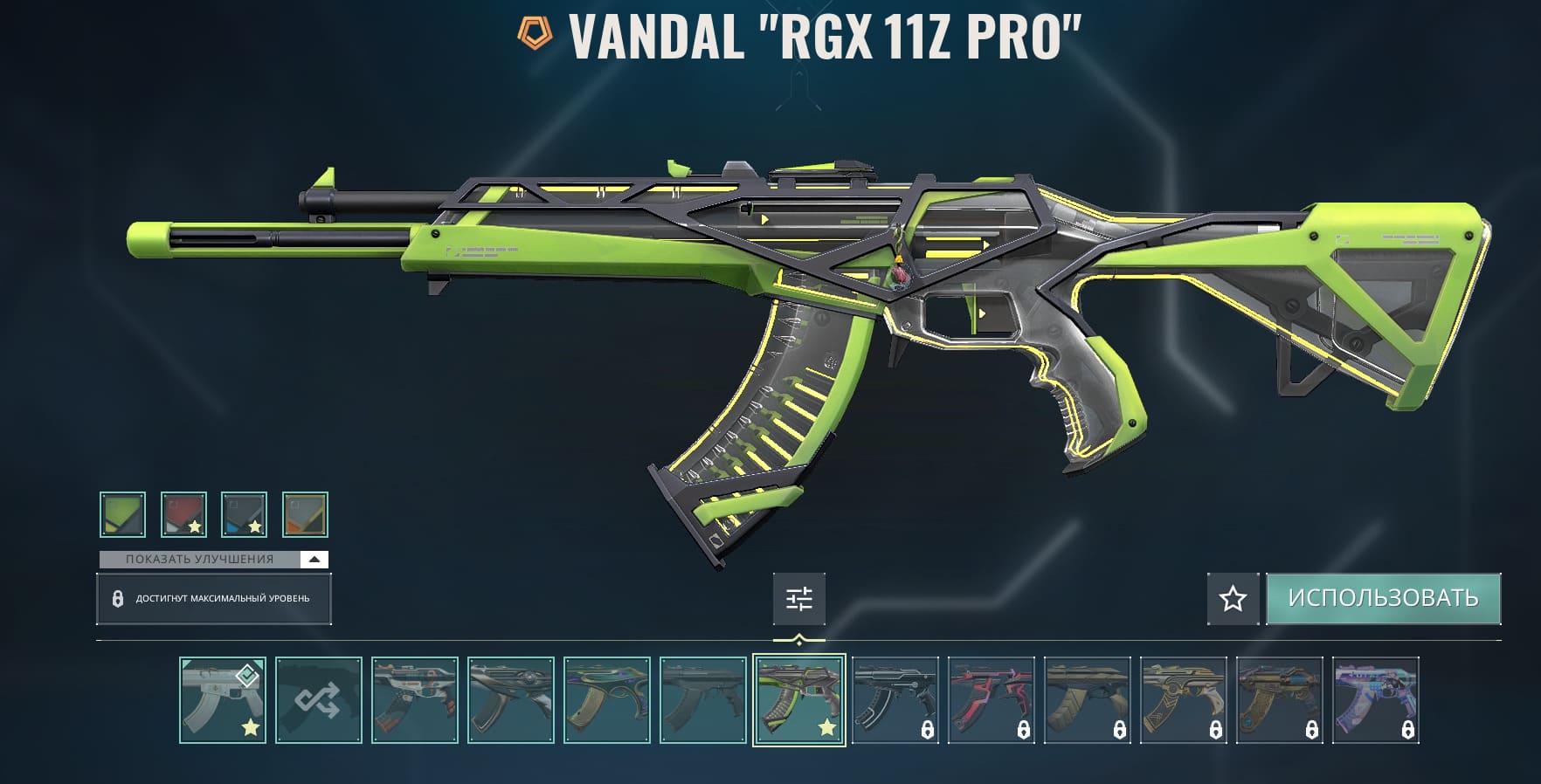Choose the Vandal skin with orange-red magazine

point(415,699)
